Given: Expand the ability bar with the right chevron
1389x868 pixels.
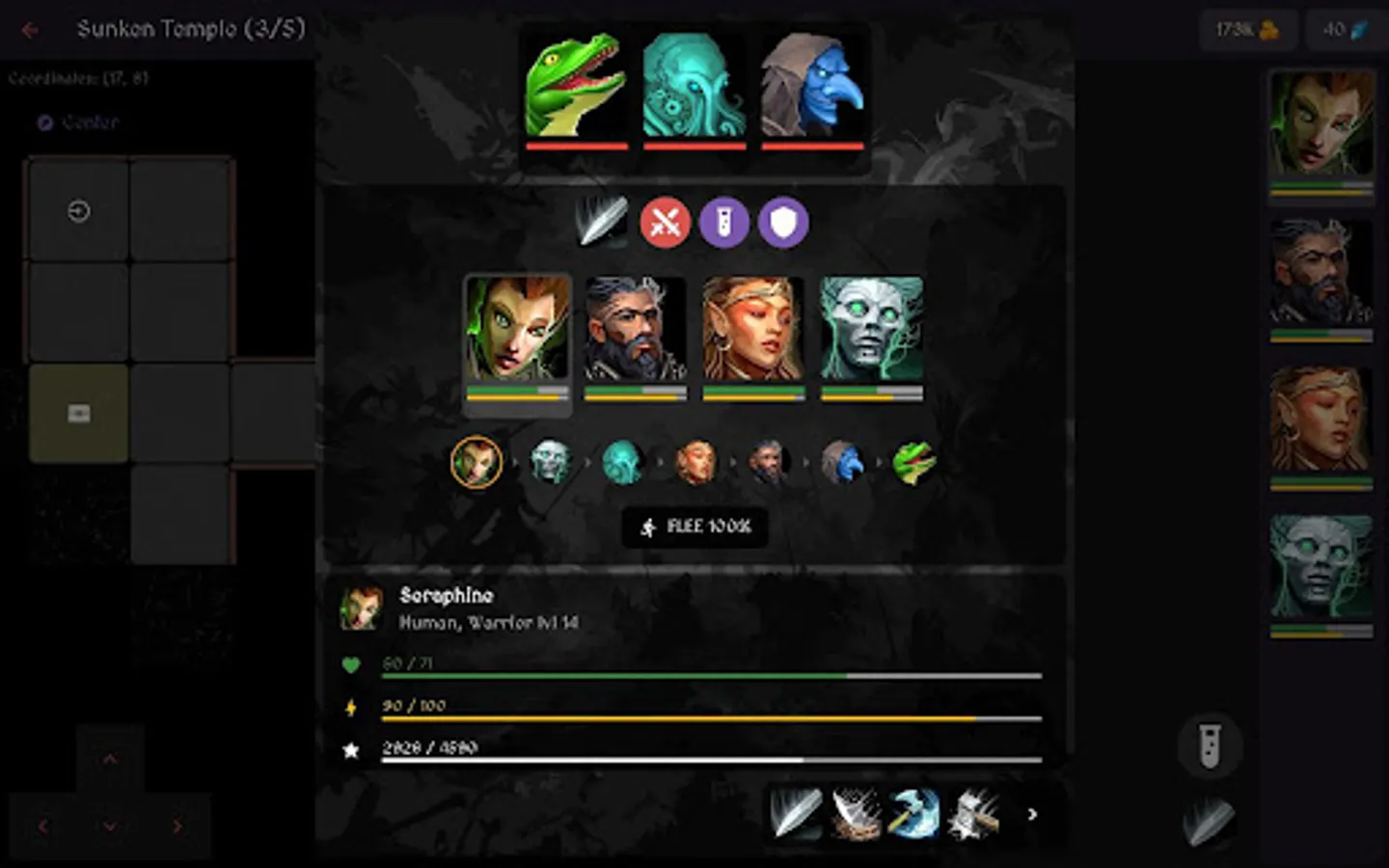Looking at the screenshot, I should 1032,814.
